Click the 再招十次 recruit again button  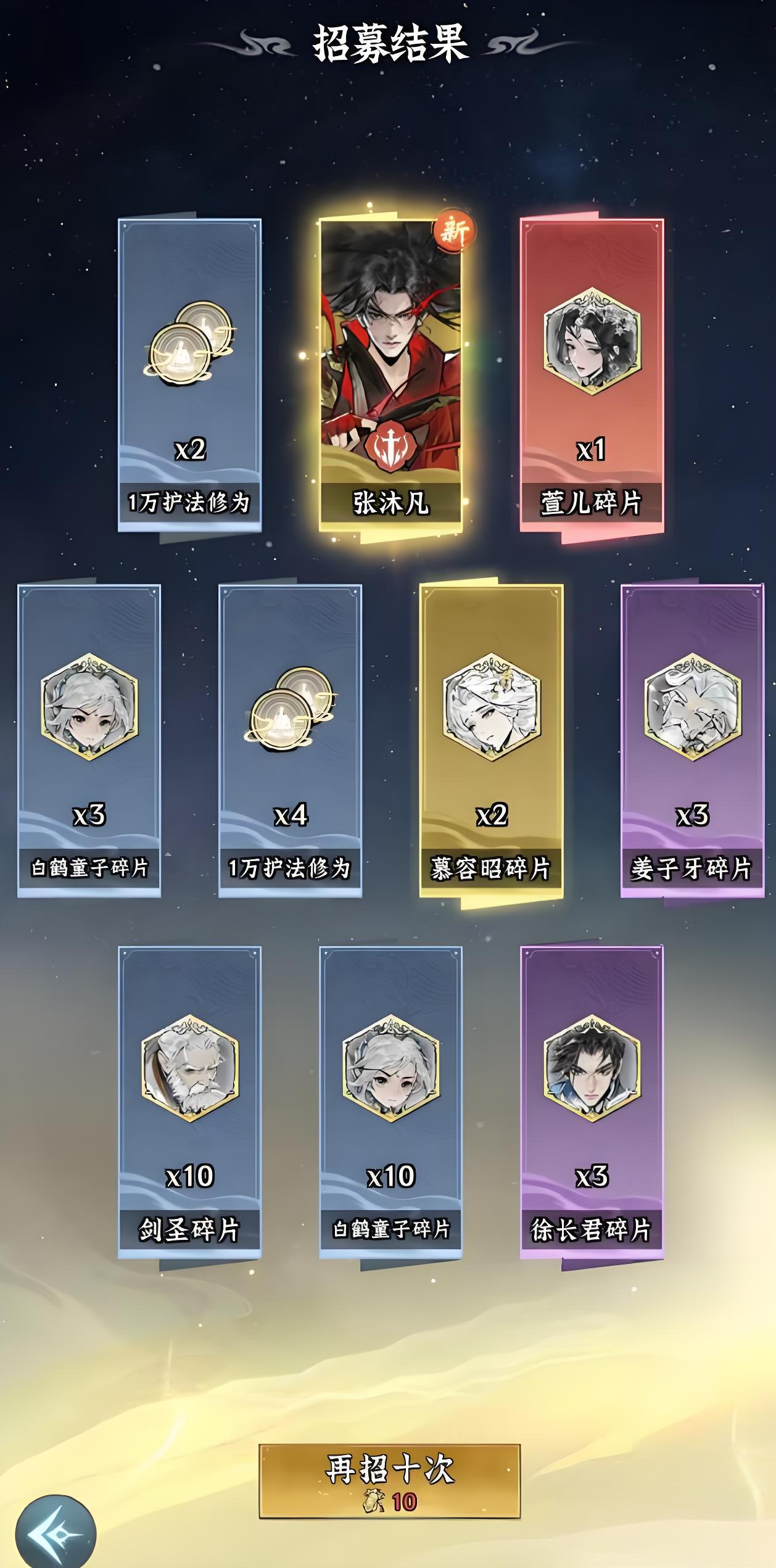pyautogui.click(x=389, y=1480)
